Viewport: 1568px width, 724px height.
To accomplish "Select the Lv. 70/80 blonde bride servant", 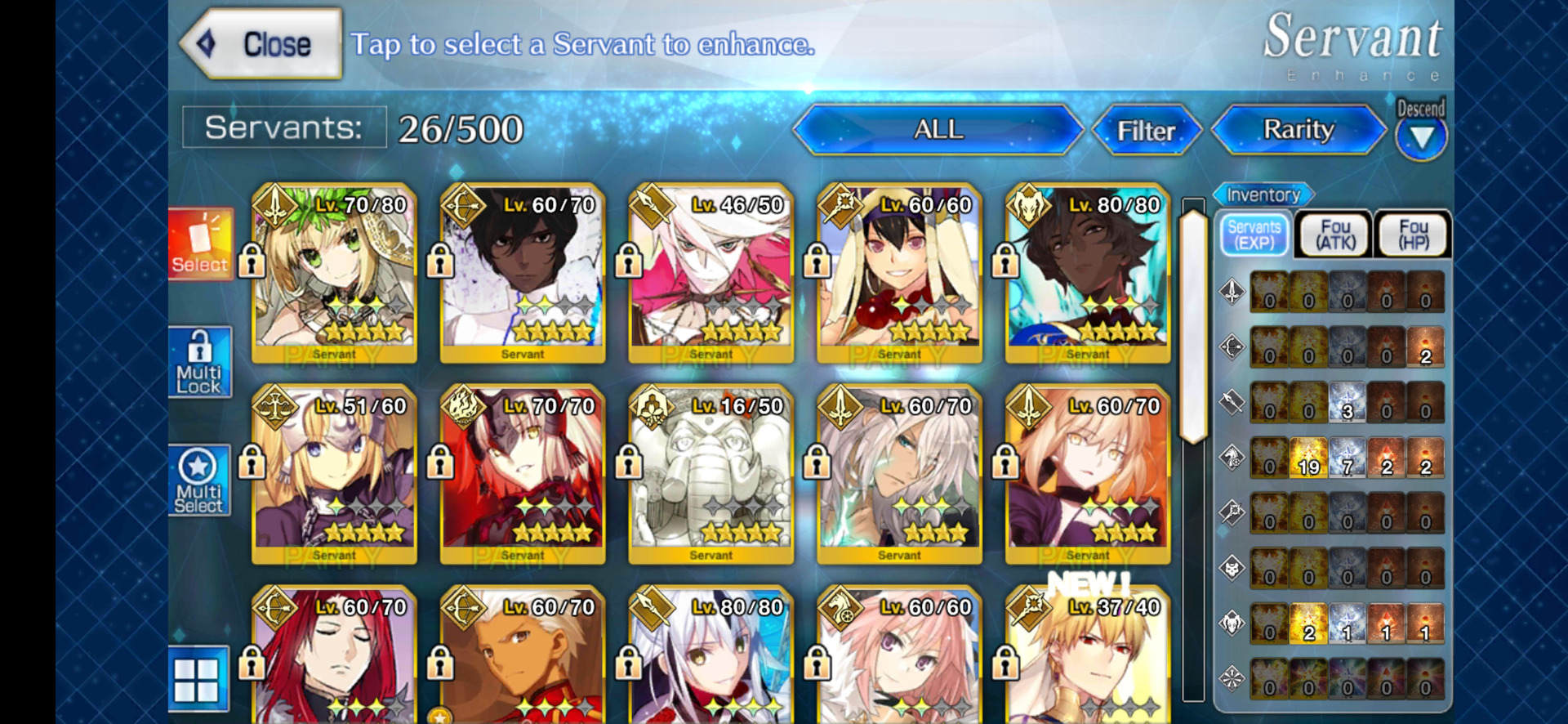I will point(334,273).
